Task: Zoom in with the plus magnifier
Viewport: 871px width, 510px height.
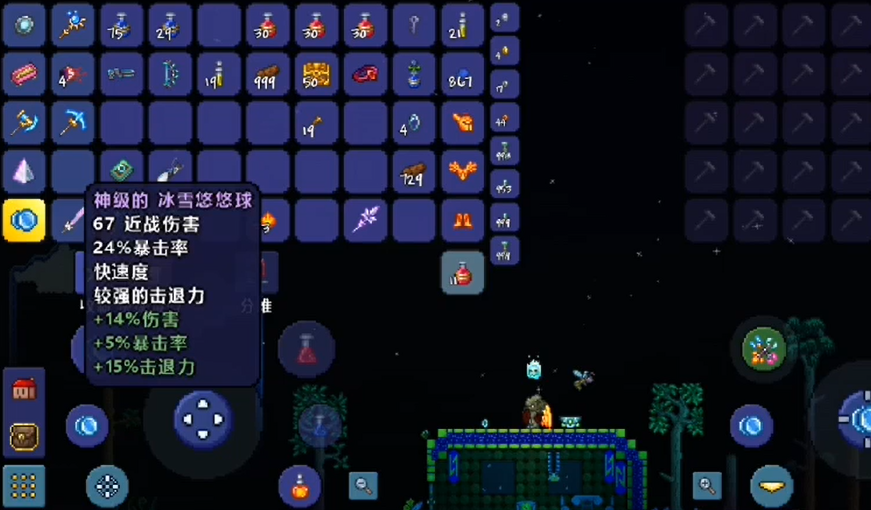Action: tap(708, 486)
